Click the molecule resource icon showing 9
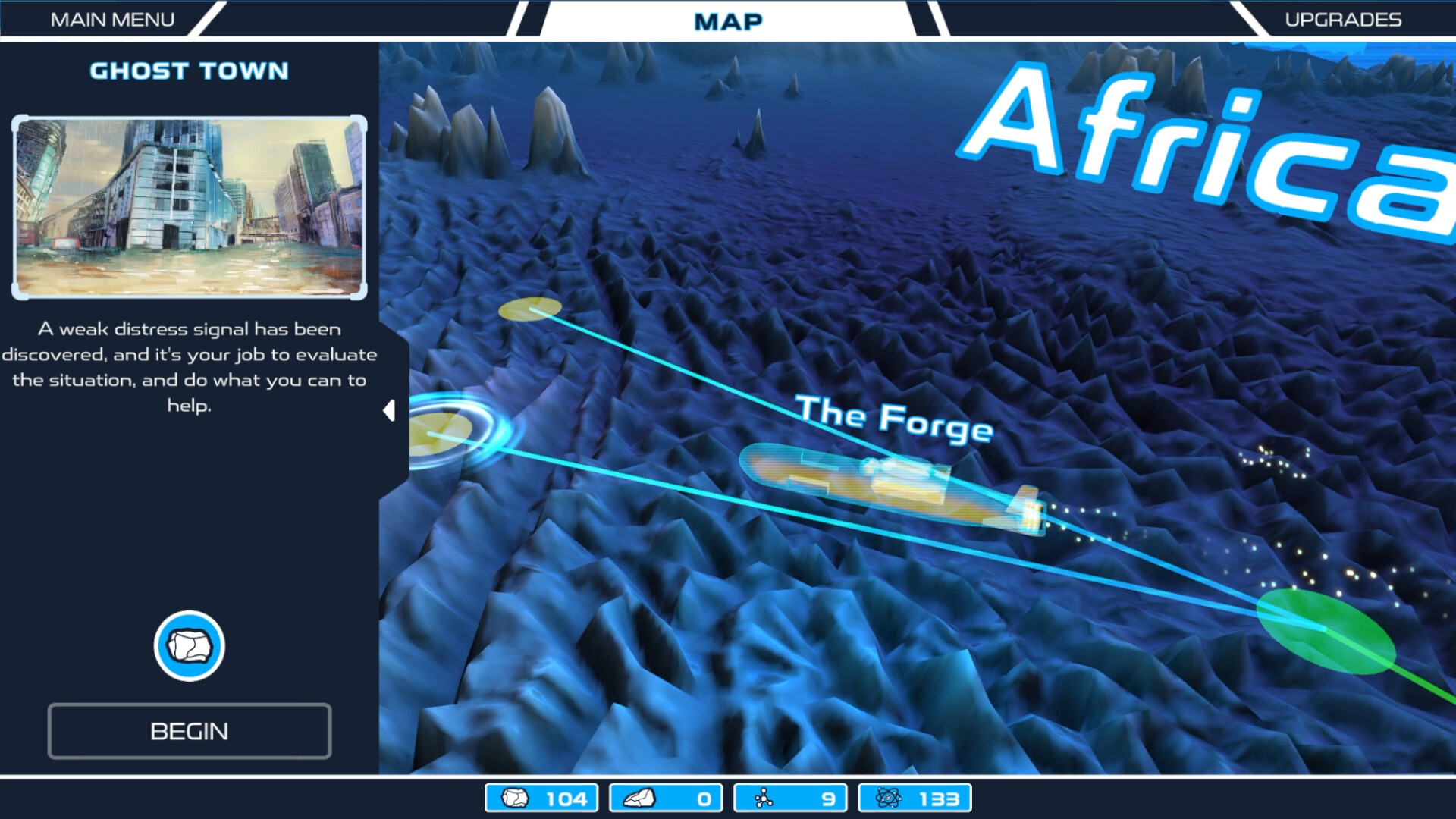 (790, 797)
